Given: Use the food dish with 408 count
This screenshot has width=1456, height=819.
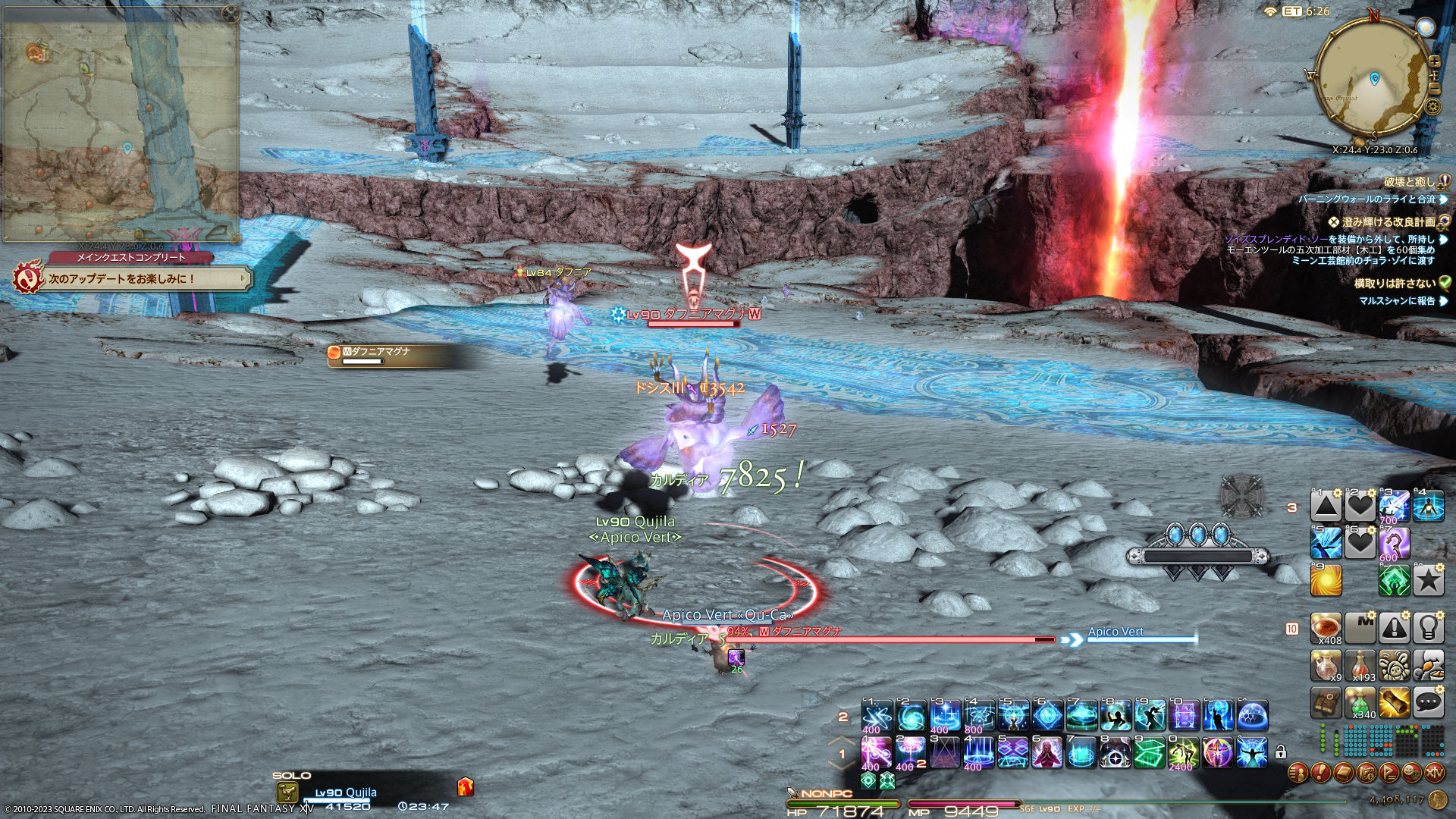Looking at the screenshot, I should coord(1326,628).
